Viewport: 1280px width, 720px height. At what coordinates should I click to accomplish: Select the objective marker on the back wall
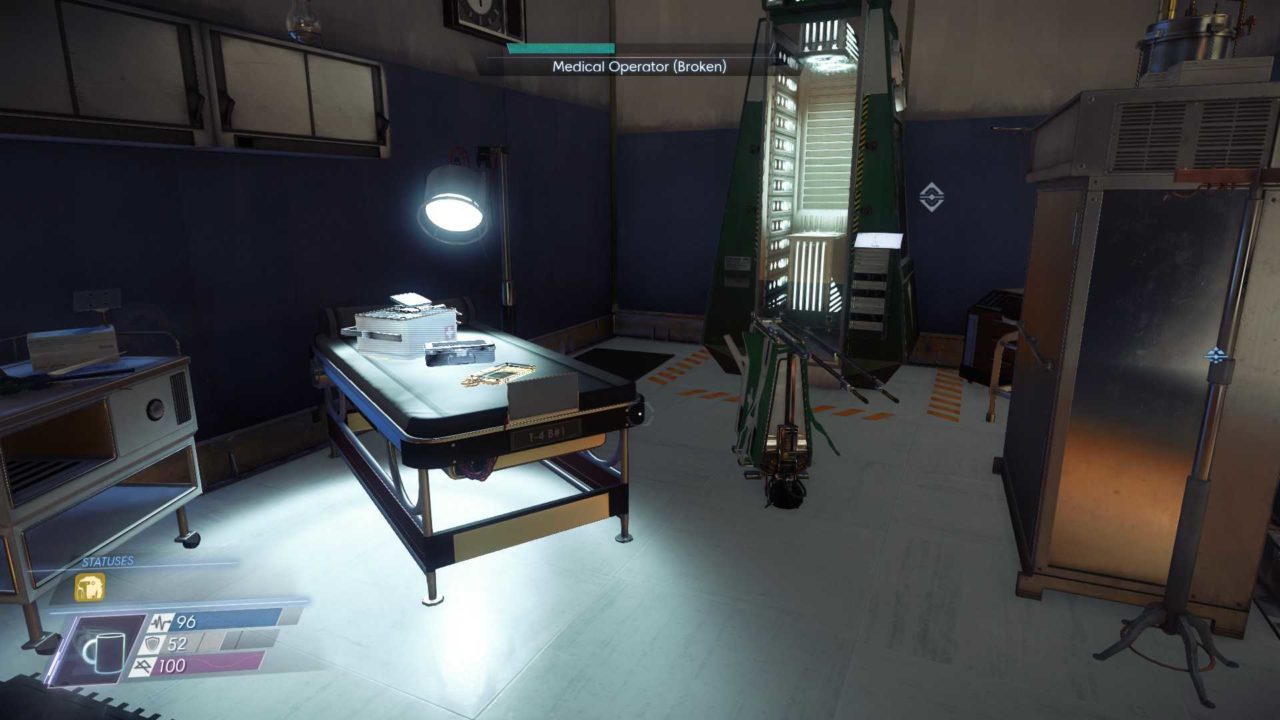point(930,196)
